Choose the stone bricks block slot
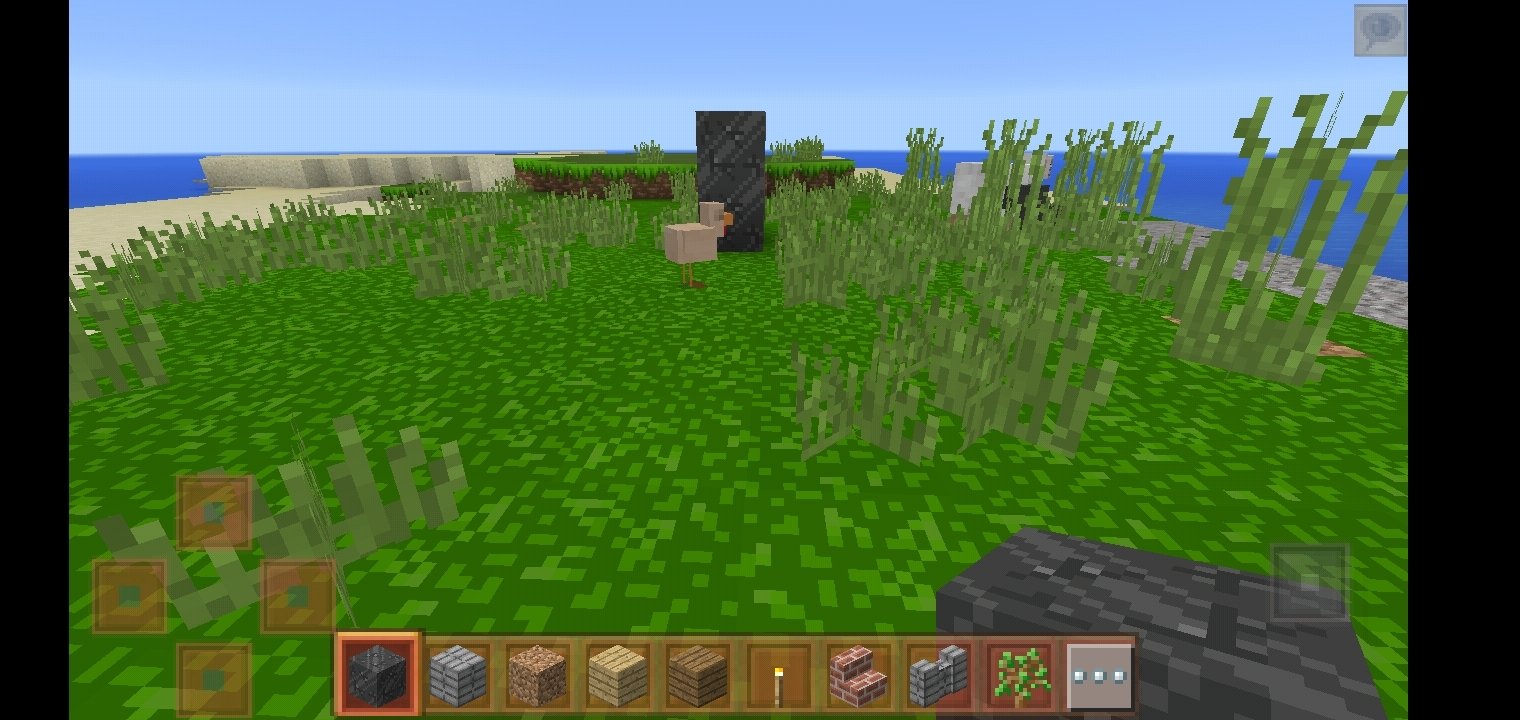The width and height of the screenshot is (1520, 720). [458, 675]
